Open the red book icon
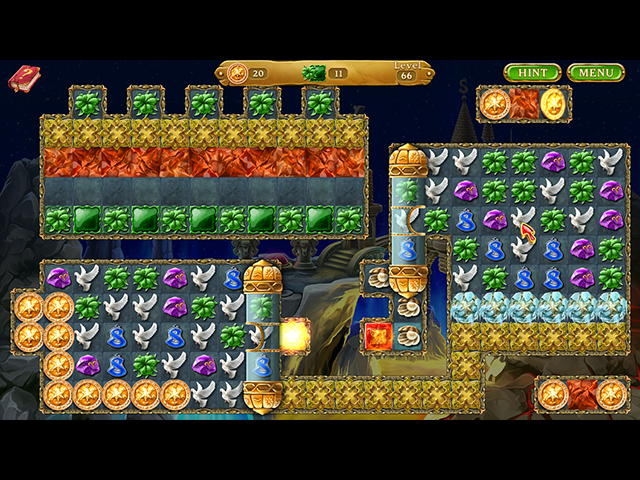 pos(22,78)
